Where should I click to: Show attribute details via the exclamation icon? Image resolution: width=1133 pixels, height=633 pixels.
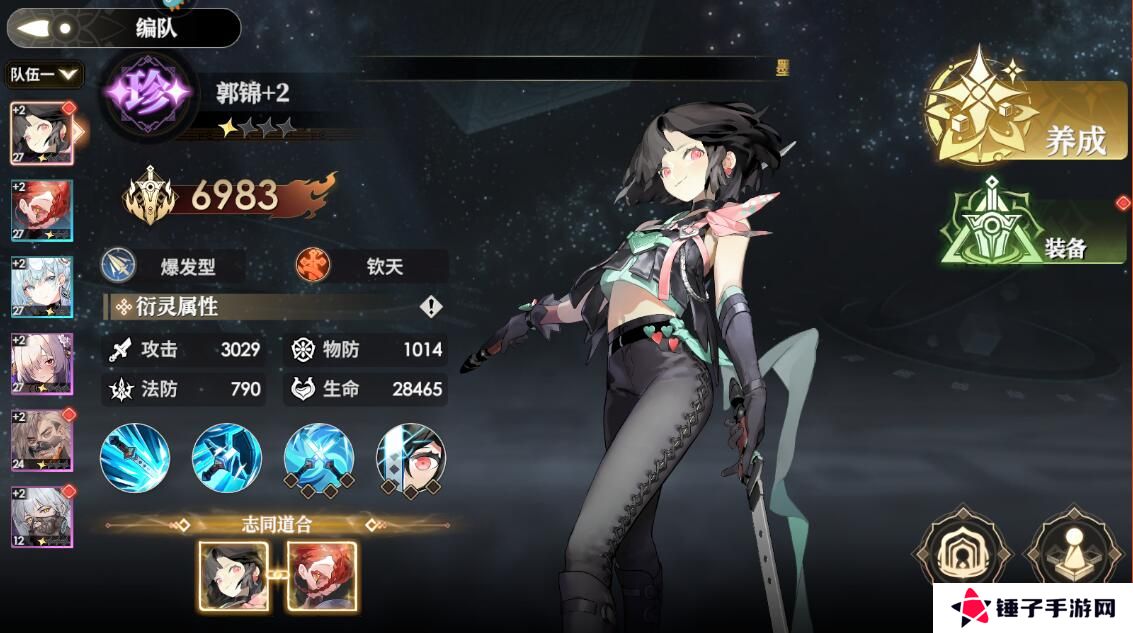coord(431,307)
